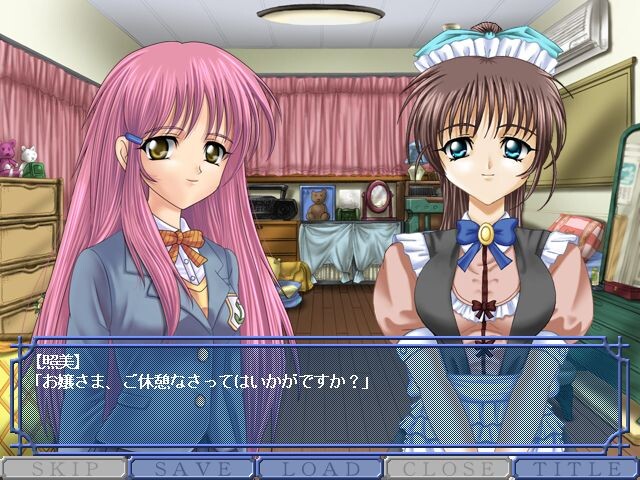Screen dimensions: 640x480
Task: Open the SAVE menu
Action: click(x=192, y=468)
